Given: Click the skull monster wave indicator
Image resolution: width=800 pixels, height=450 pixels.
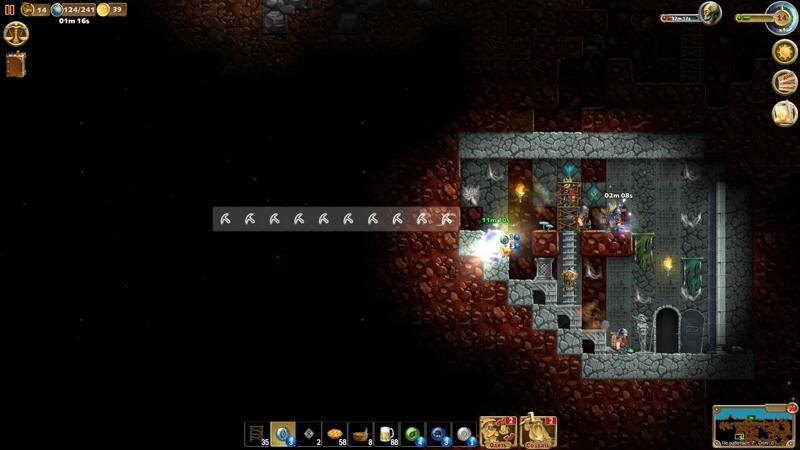Looking at the screenshot, I should click(709, 14).
